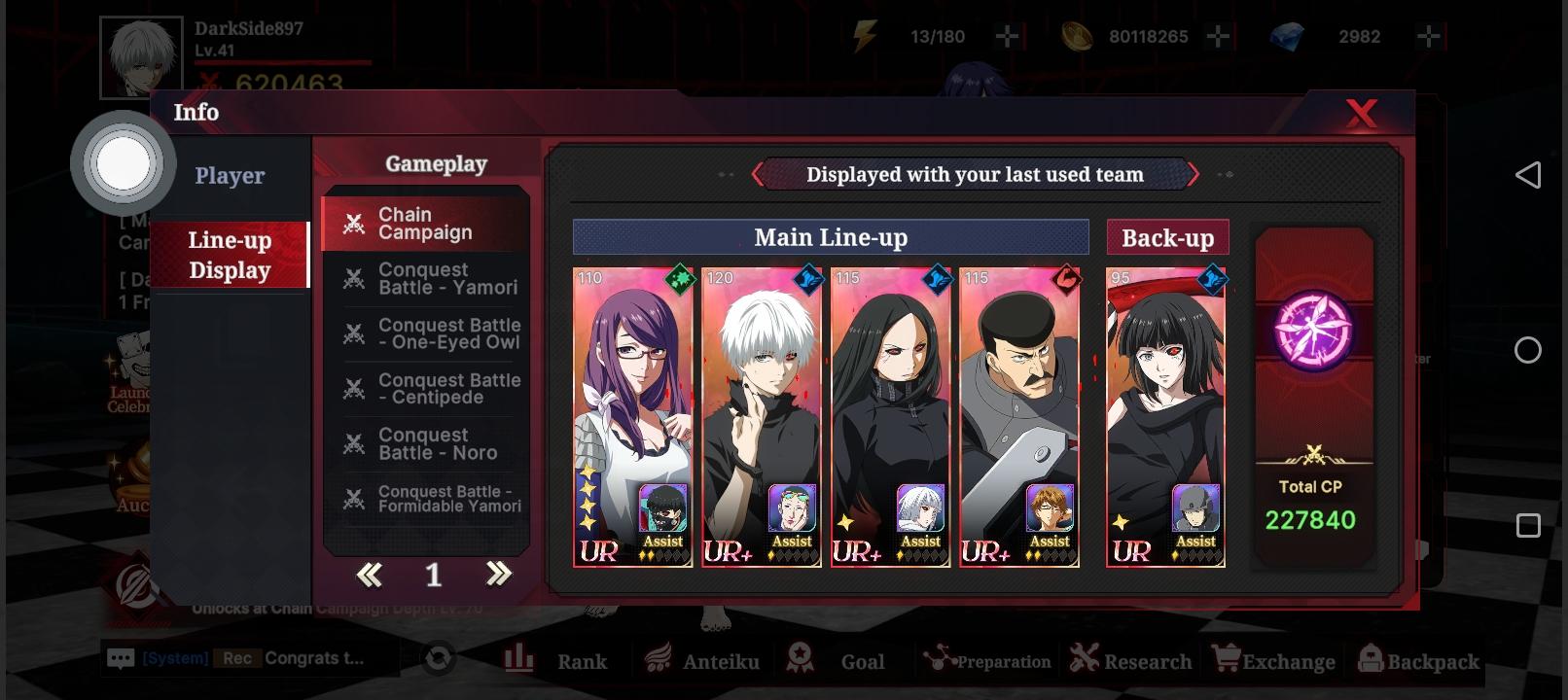Click the plus button beside the energy meter
Screen dimensions: 1568x700
(x=1009, y=37)
